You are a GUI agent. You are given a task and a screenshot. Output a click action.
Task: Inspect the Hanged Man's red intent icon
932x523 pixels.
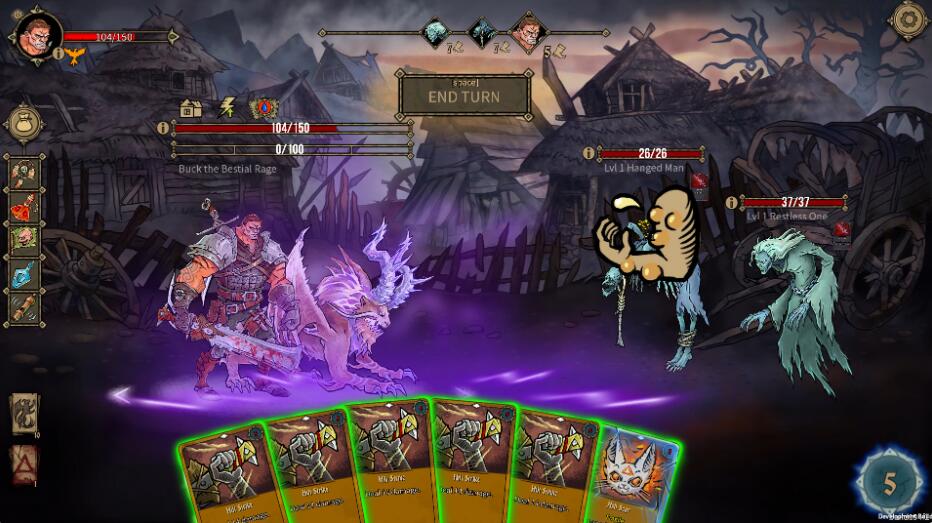(700, 181)
